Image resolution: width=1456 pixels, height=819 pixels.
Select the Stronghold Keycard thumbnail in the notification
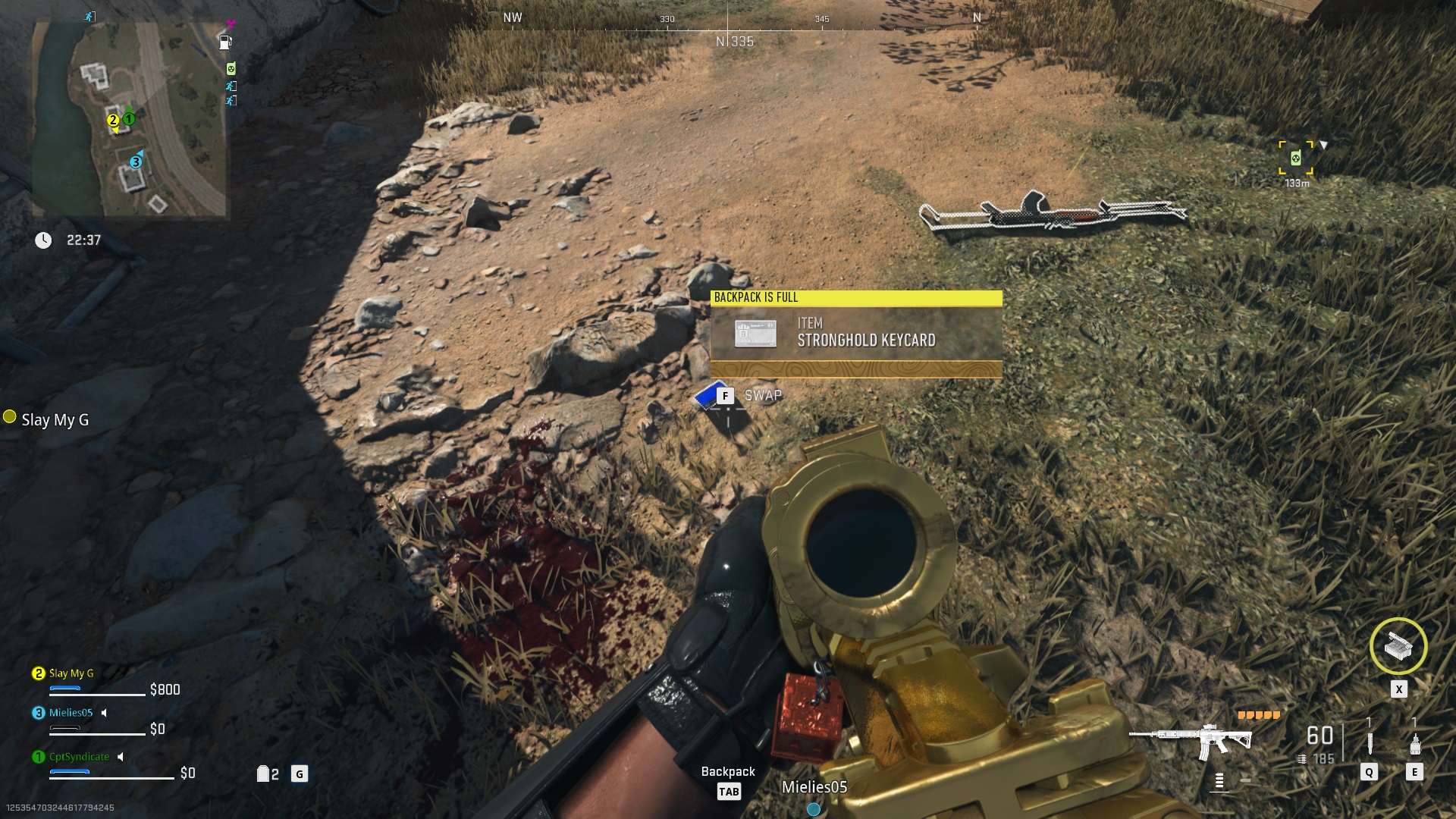pyautogui.click(x=754, y=334)
